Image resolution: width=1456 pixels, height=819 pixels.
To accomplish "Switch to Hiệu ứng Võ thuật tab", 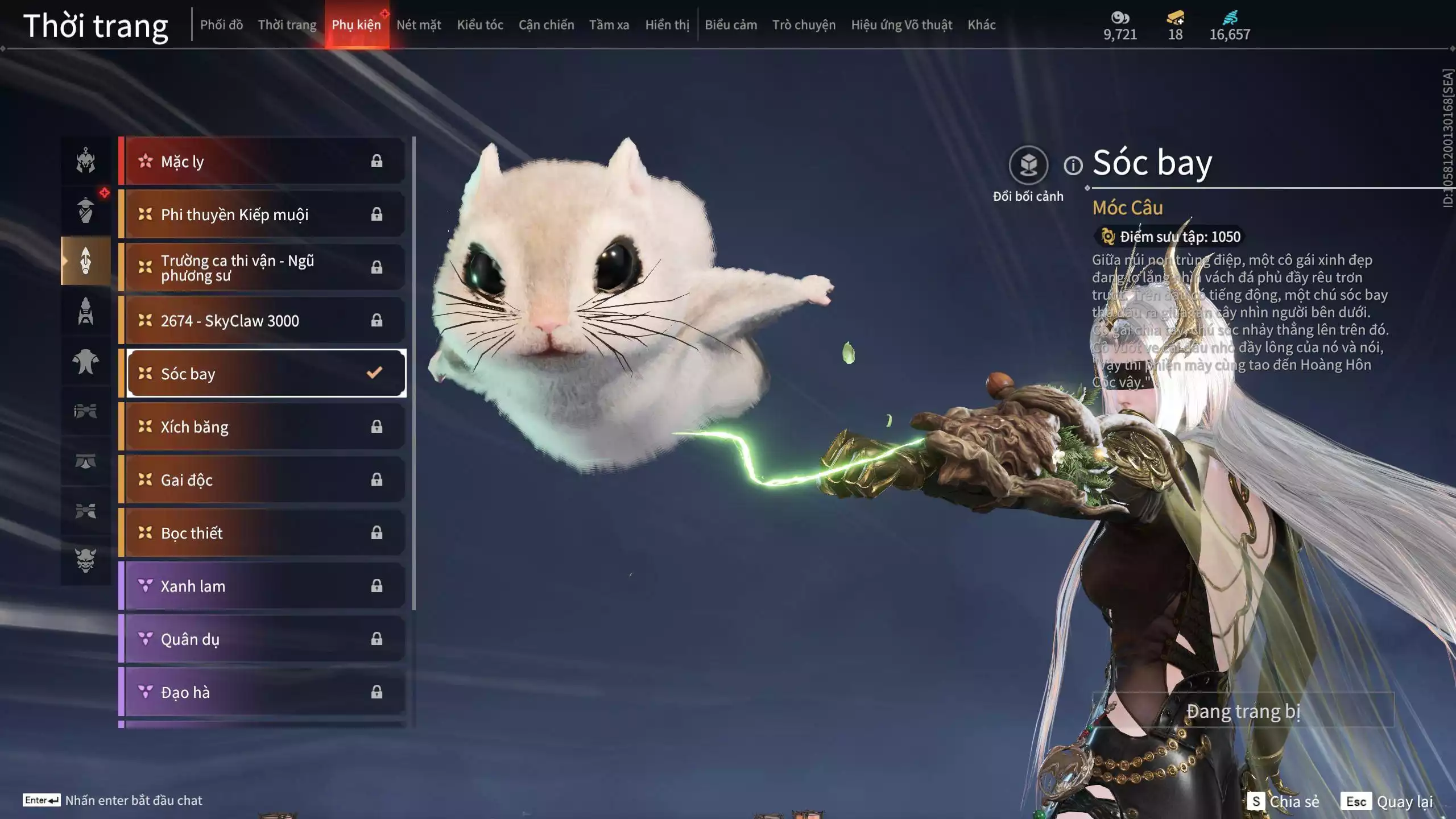I will point(901,25).
